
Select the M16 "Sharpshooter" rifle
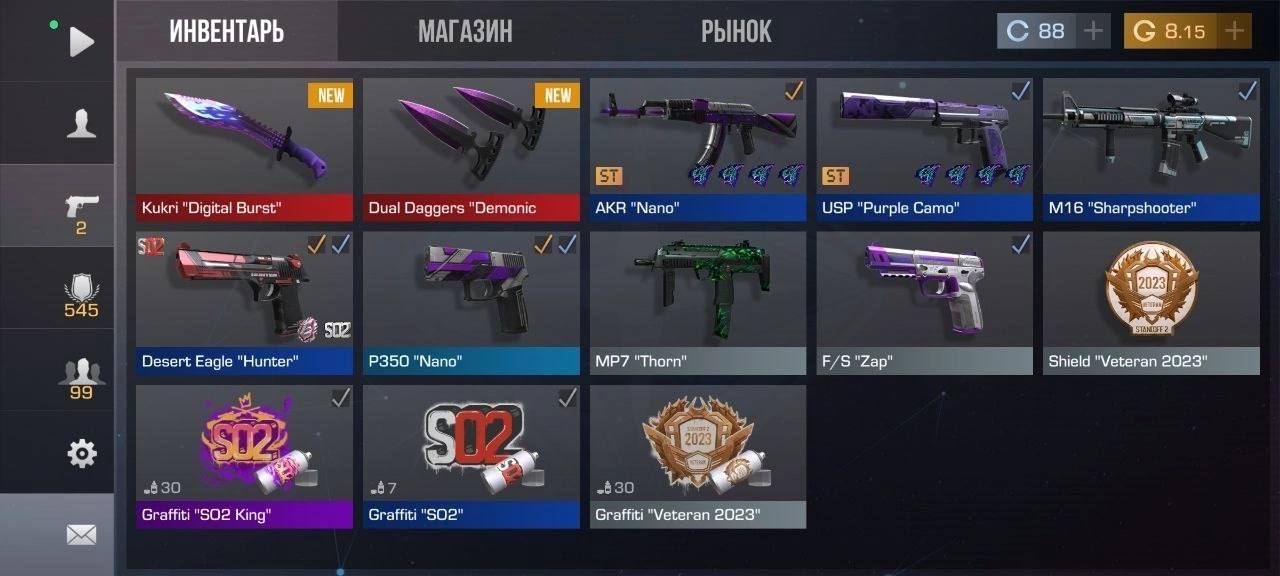click(1151, 148)
